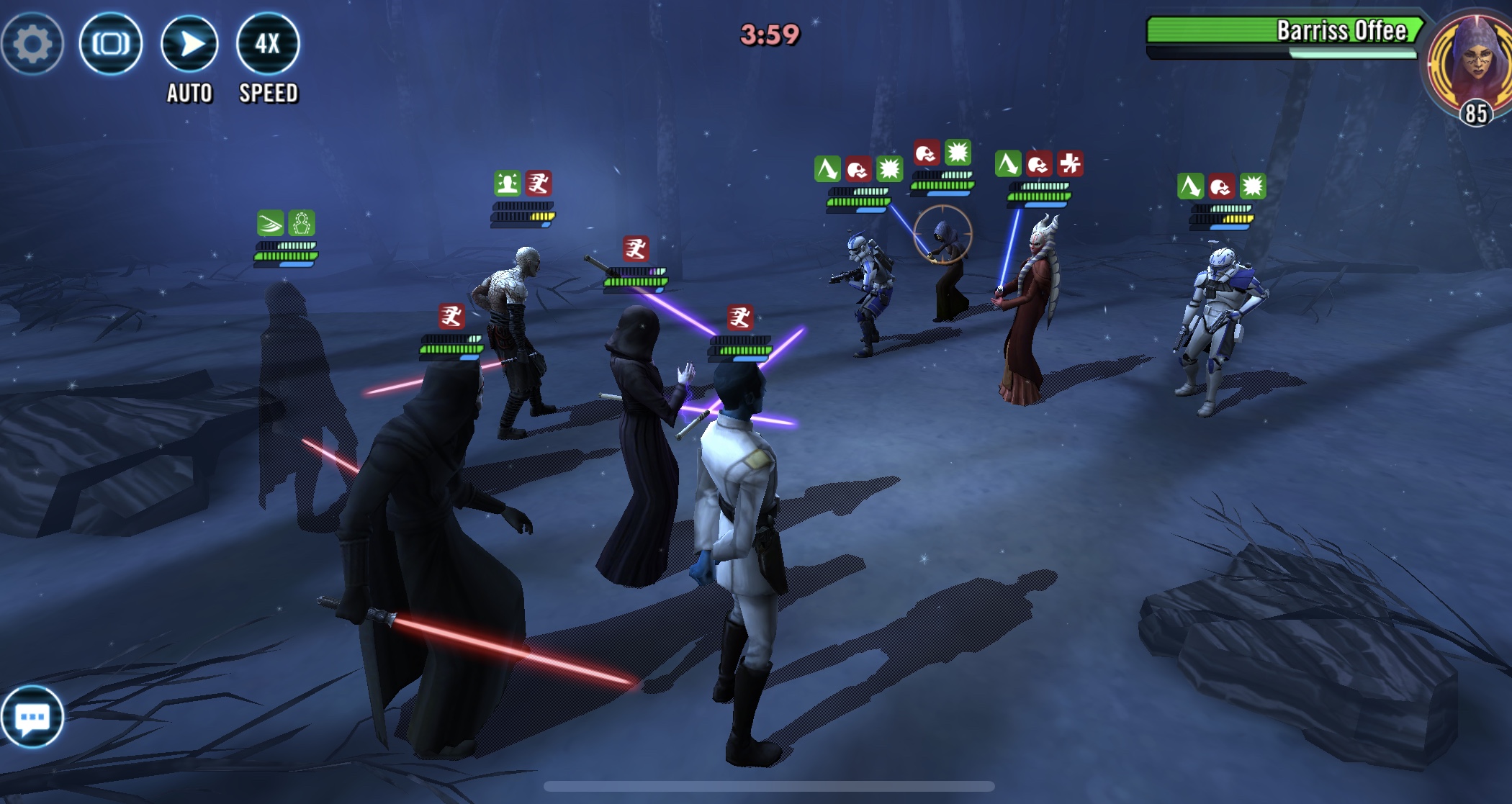Screen dimensions: 1512x804
Task: Open the chat bubble
Action: [32, 717]
